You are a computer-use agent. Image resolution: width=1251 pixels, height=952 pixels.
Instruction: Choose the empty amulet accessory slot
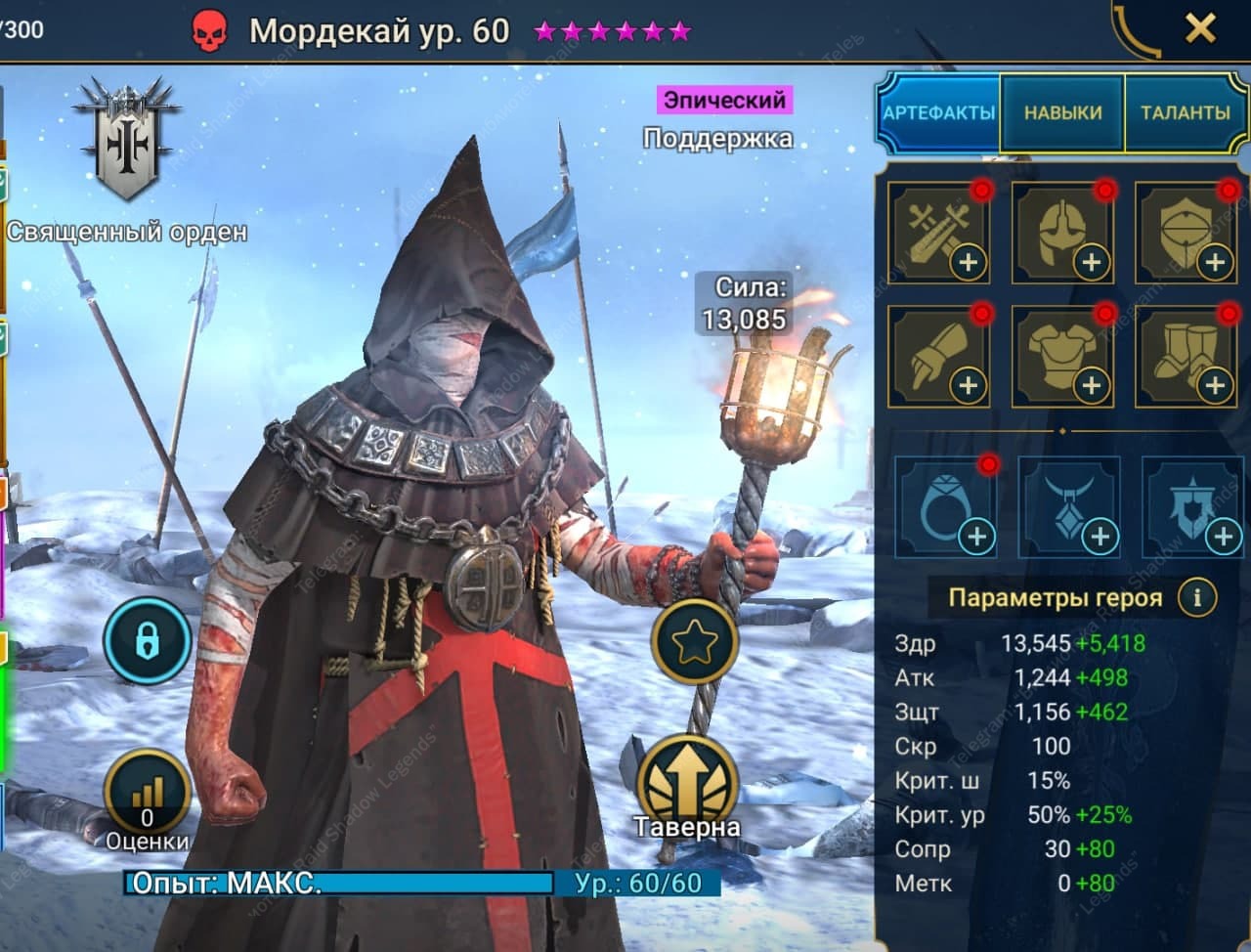pyautogui.click(x=1068, y=506)
